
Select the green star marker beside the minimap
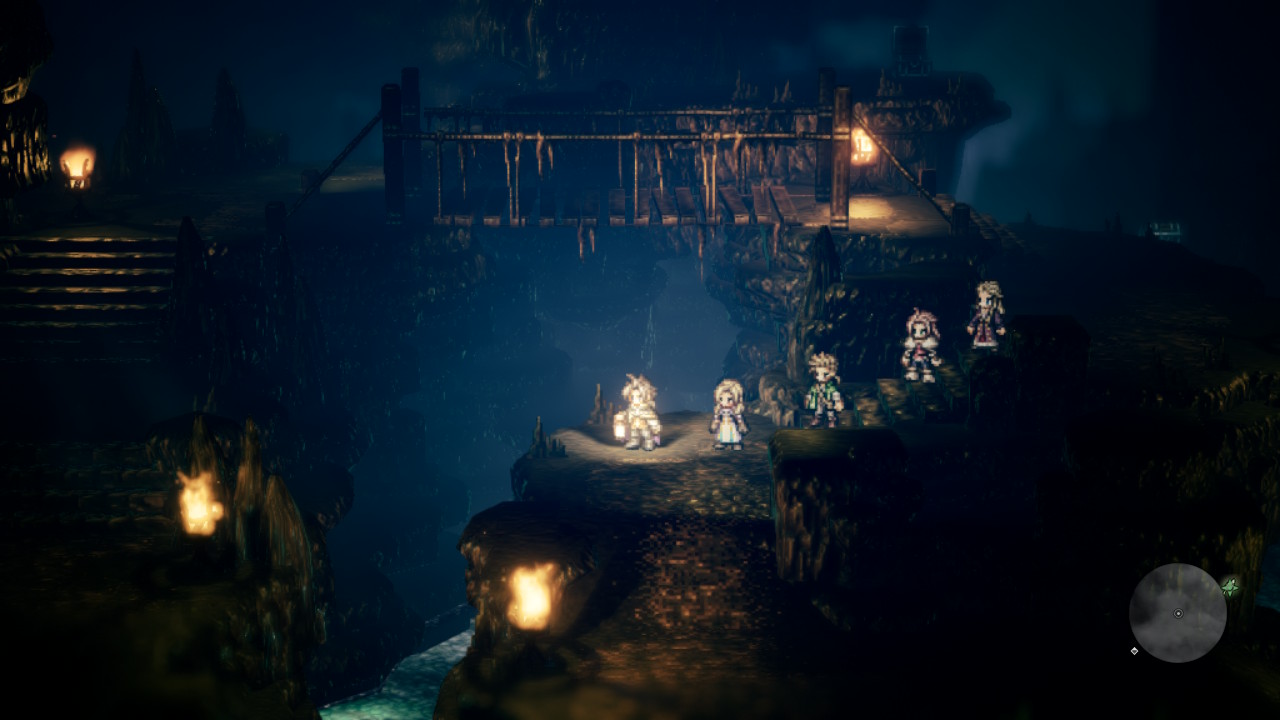pos(1231,587)
